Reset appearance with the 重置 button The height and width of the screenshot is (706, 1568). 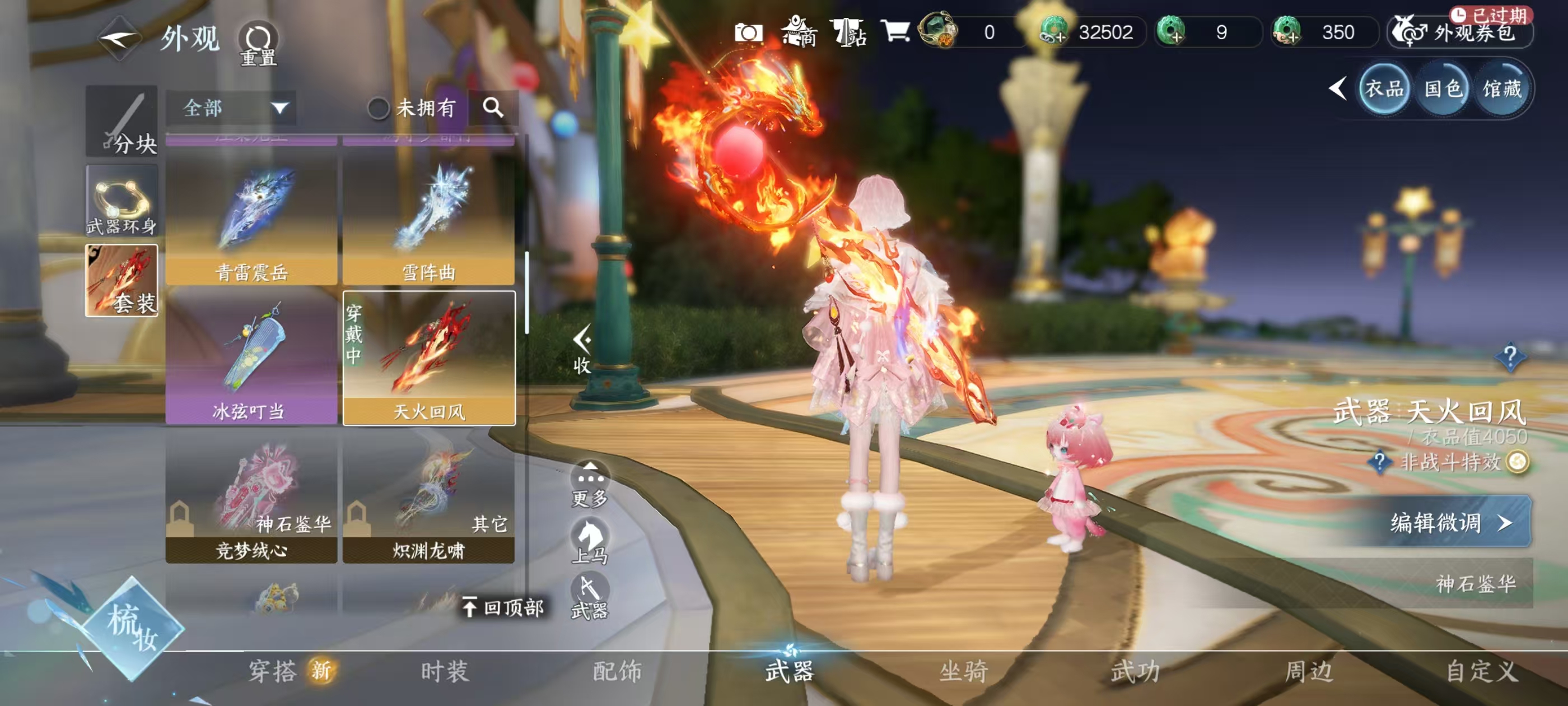point(258,44)
